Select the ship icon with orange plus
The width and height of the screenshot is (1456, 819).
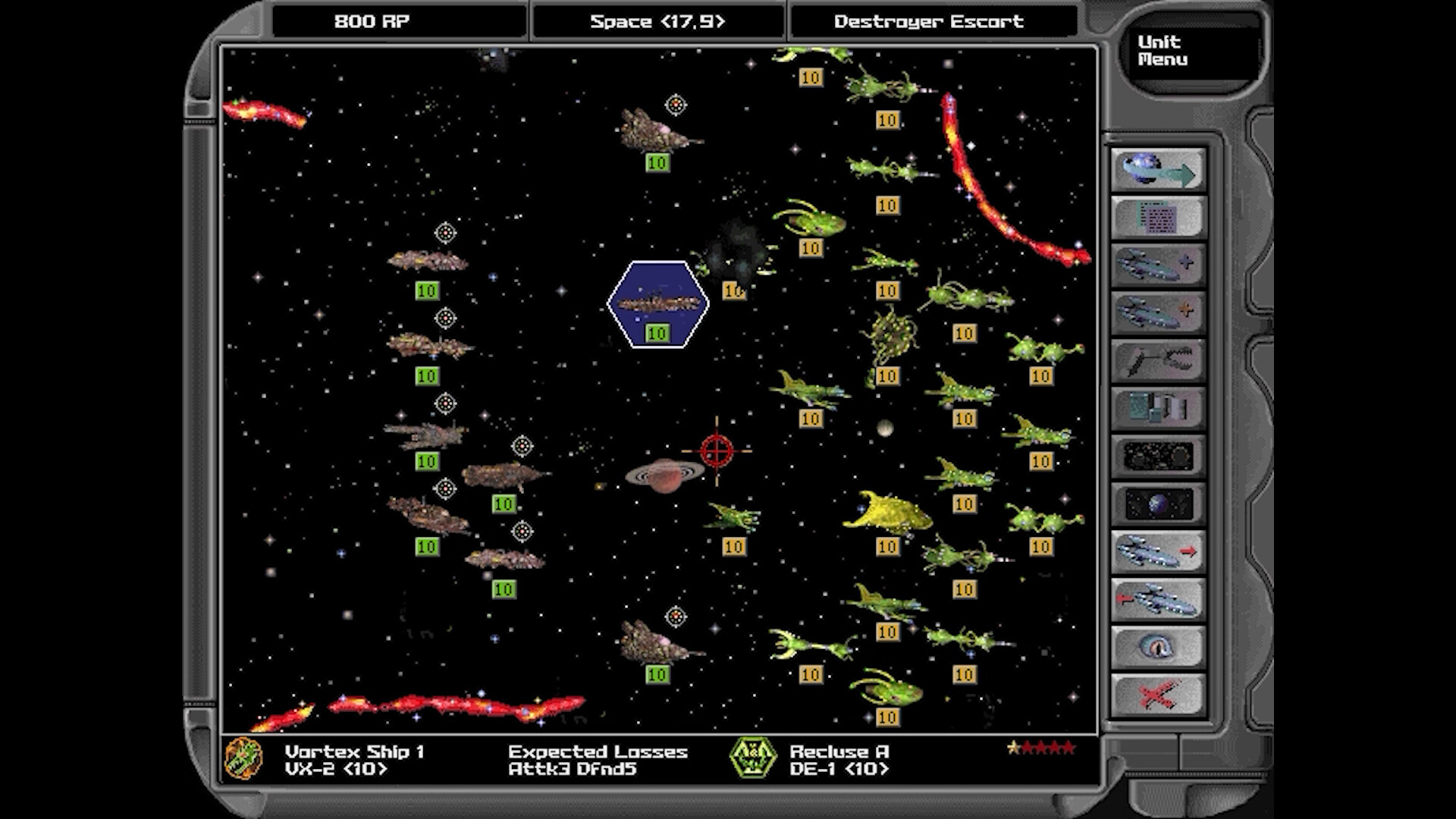click(x=1159, y=311)
